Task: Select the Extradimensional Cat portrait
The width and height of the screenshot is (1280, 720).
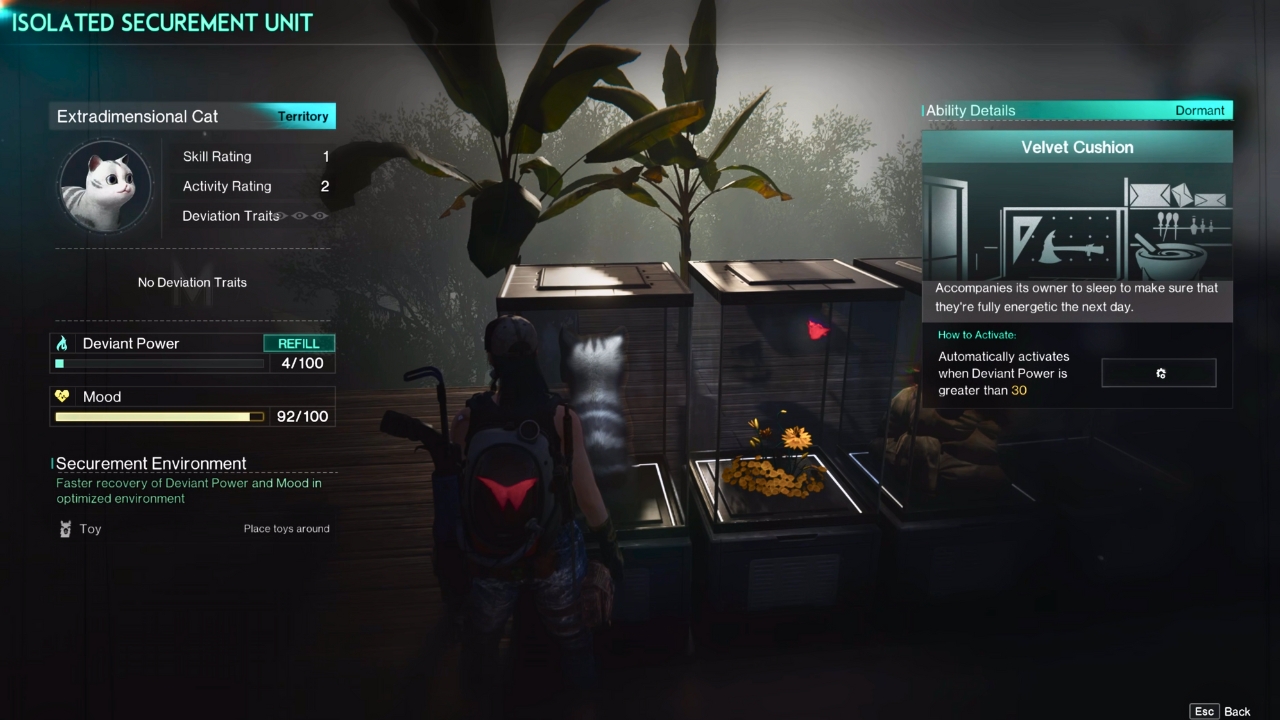Action: [x=105, y=186]
